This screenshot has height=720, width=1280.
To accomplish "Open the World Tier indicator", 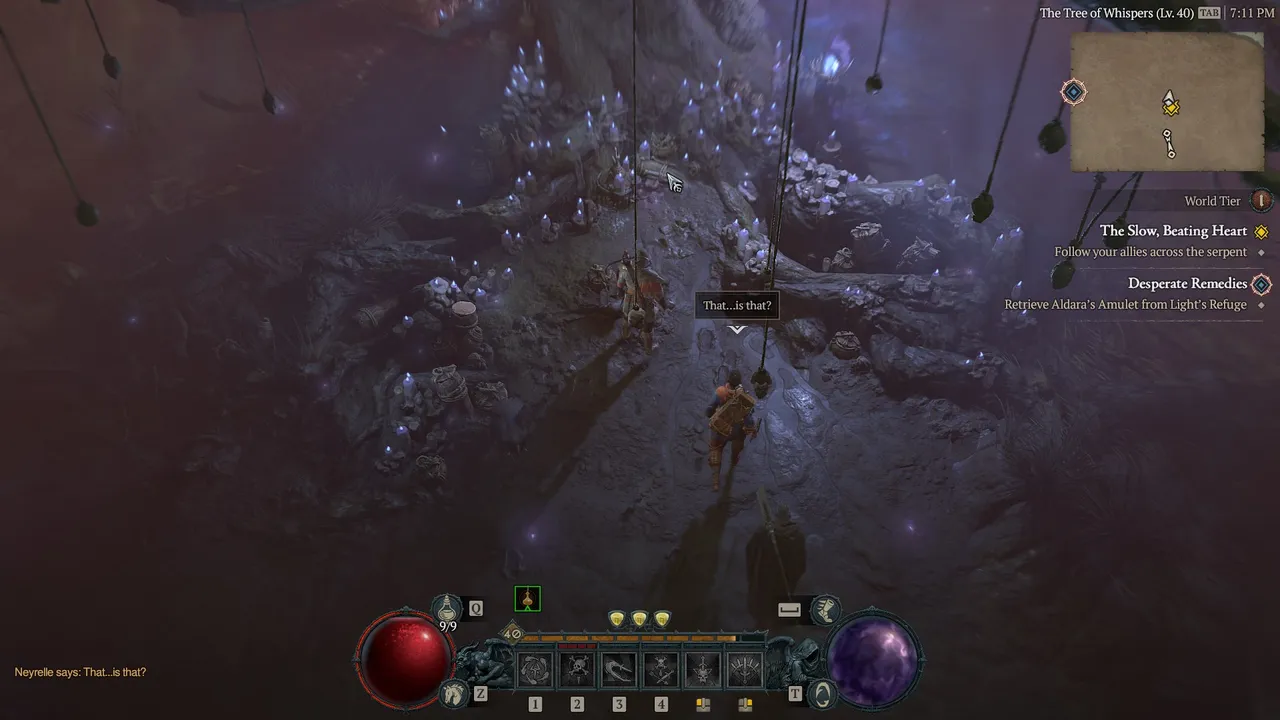I will click(1261, 201).
